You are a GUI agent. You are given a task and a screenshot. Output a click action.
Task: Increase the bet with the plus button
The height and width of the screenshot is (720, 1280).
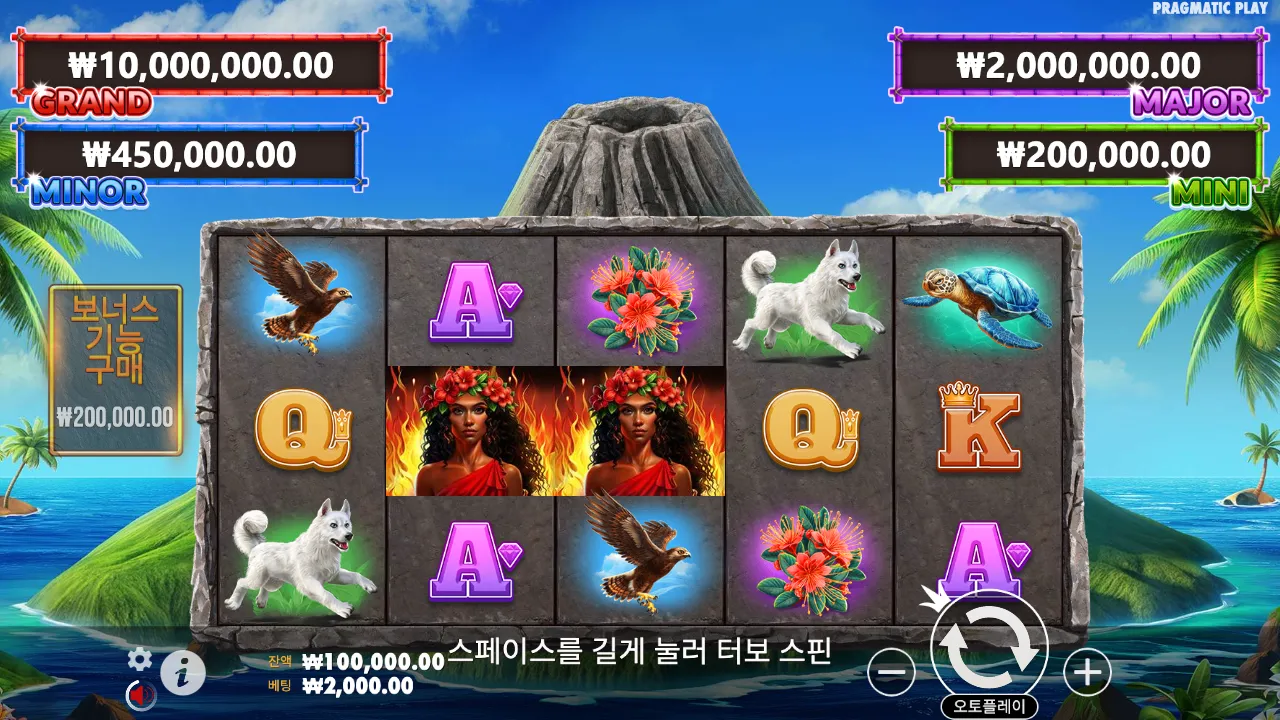1087,672
